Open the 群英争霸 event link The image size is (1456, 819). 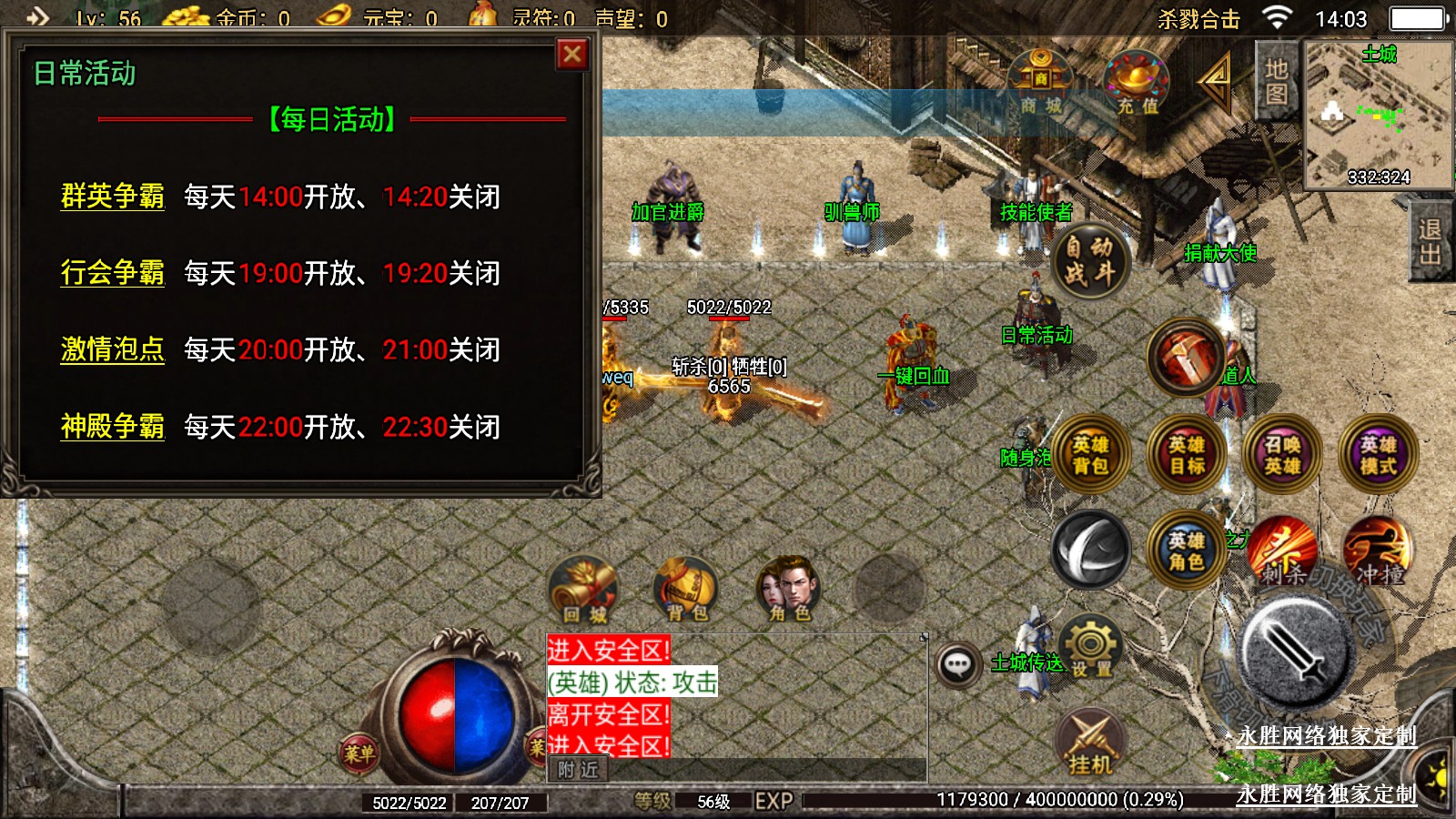click(113, 197)
